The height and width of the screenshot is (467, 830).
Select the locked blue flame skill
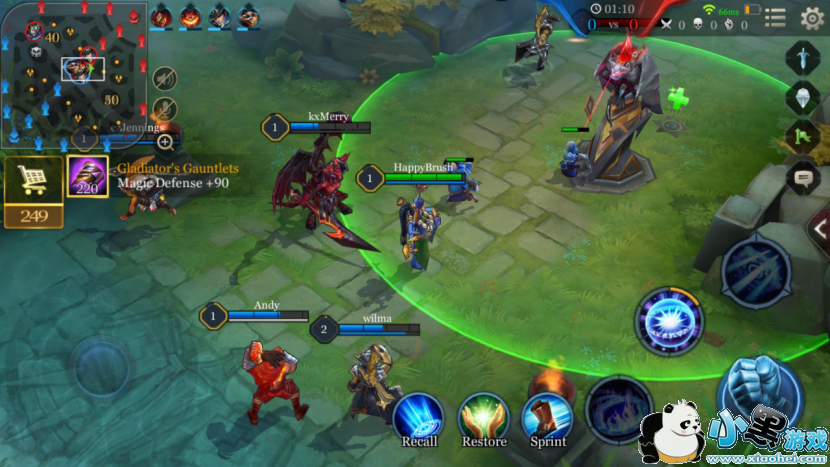point(619,408)
